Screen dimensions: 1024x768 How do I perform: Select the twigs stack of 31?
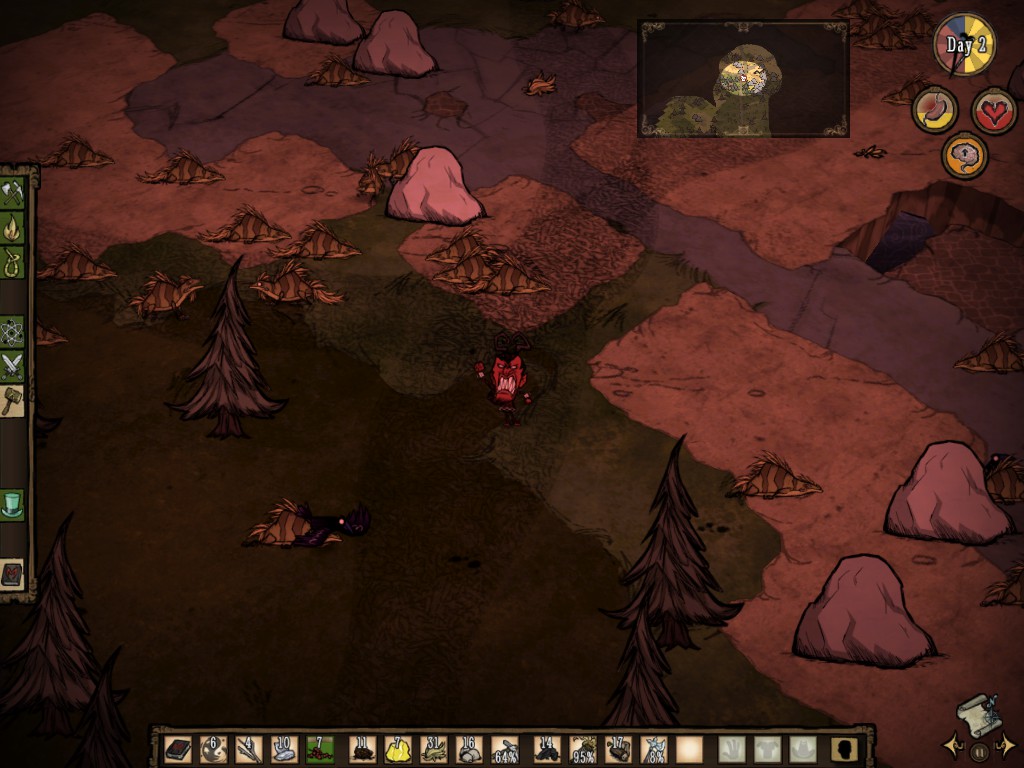coord(434,749)
